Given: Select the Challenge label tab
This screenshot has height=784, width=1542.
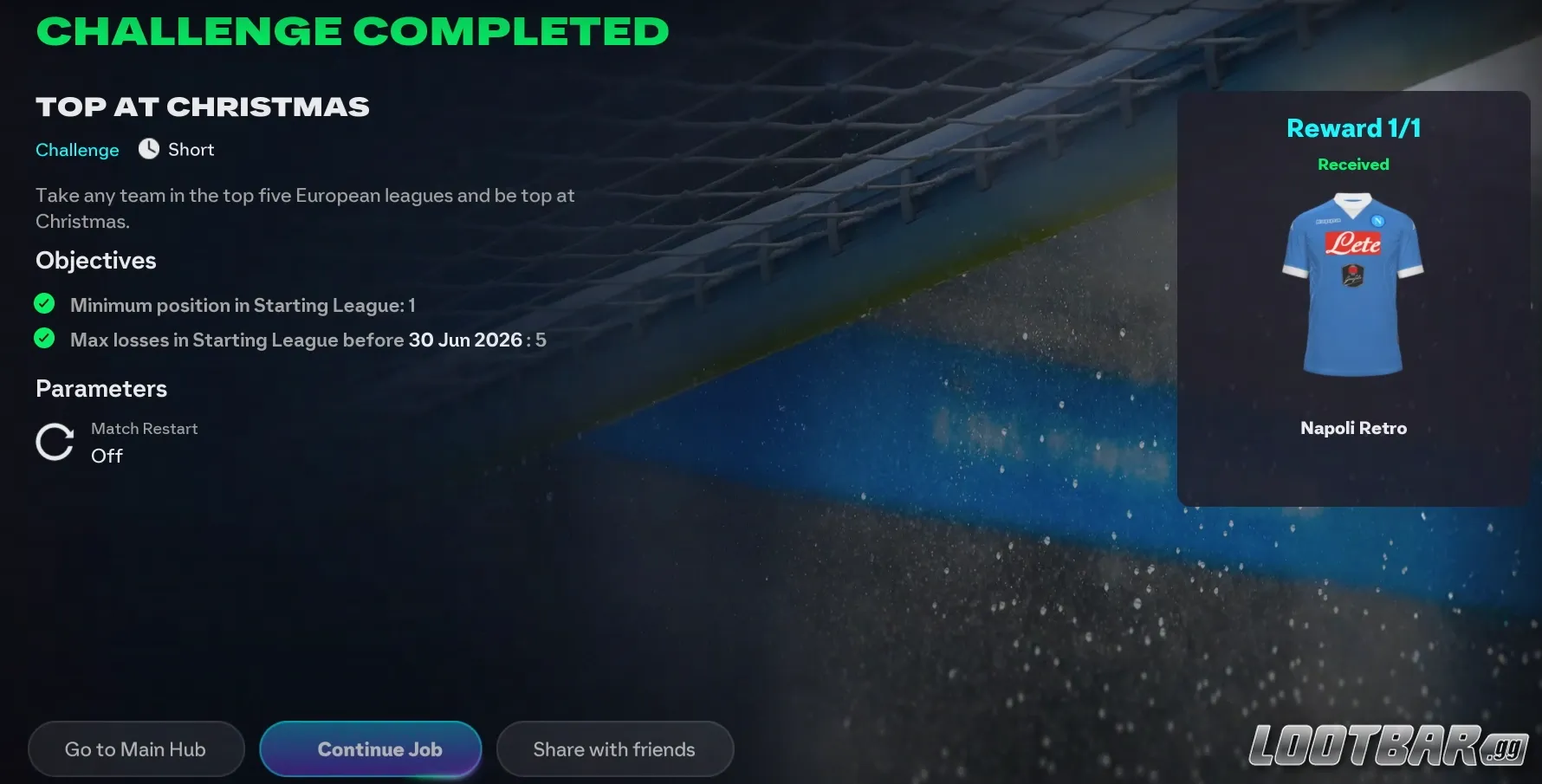Looking at the screenshot, I should pos(77,149).
